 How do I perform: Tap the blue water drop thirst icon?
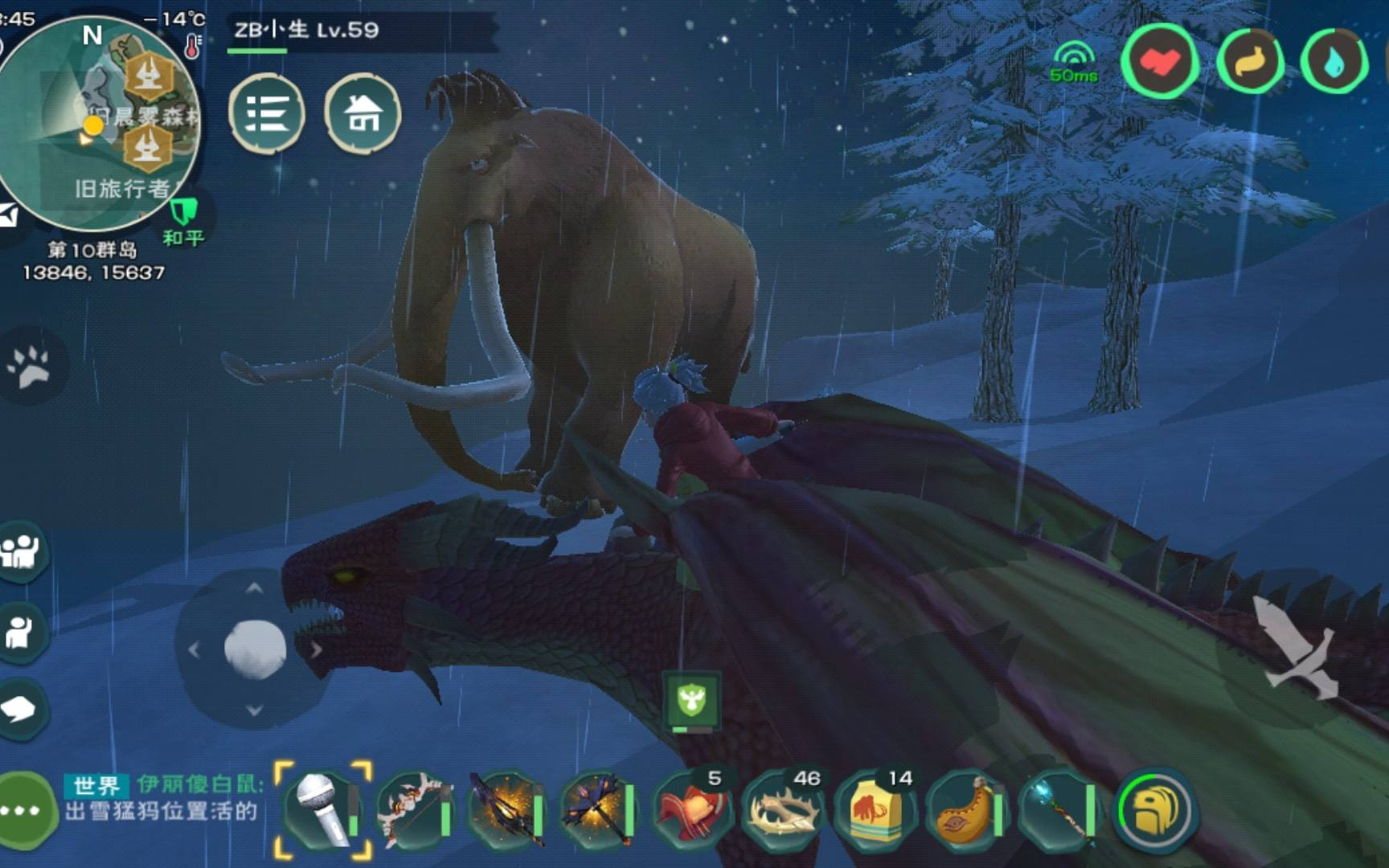pos(1334,62)
